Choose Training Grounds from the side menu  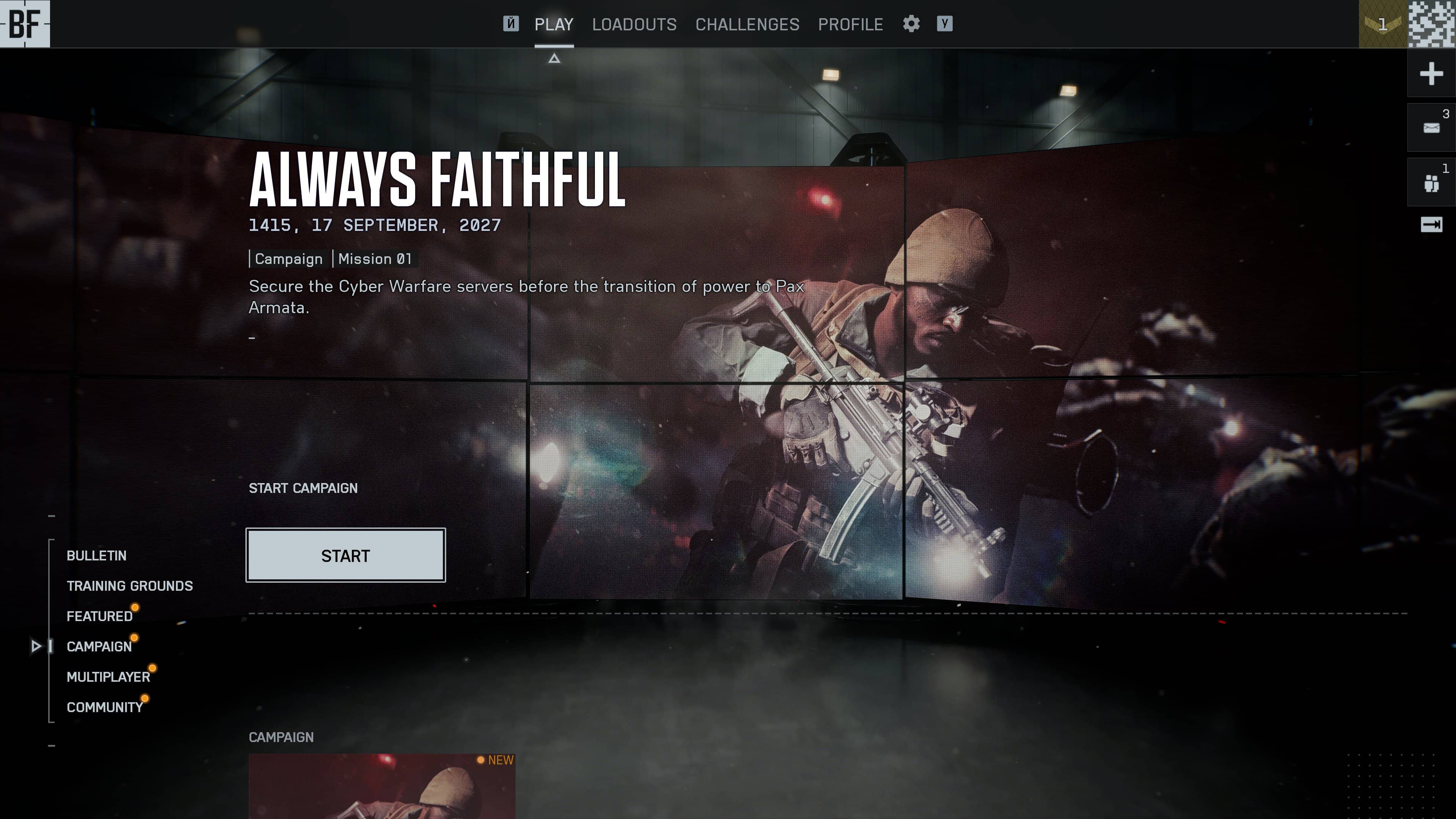pyautogui.click(x=129, y=586)
